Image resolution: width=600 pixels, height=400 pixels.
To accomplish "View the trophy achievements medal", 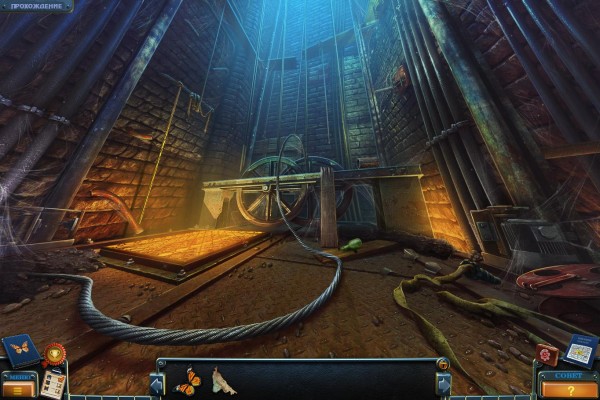I will [54, 353].
